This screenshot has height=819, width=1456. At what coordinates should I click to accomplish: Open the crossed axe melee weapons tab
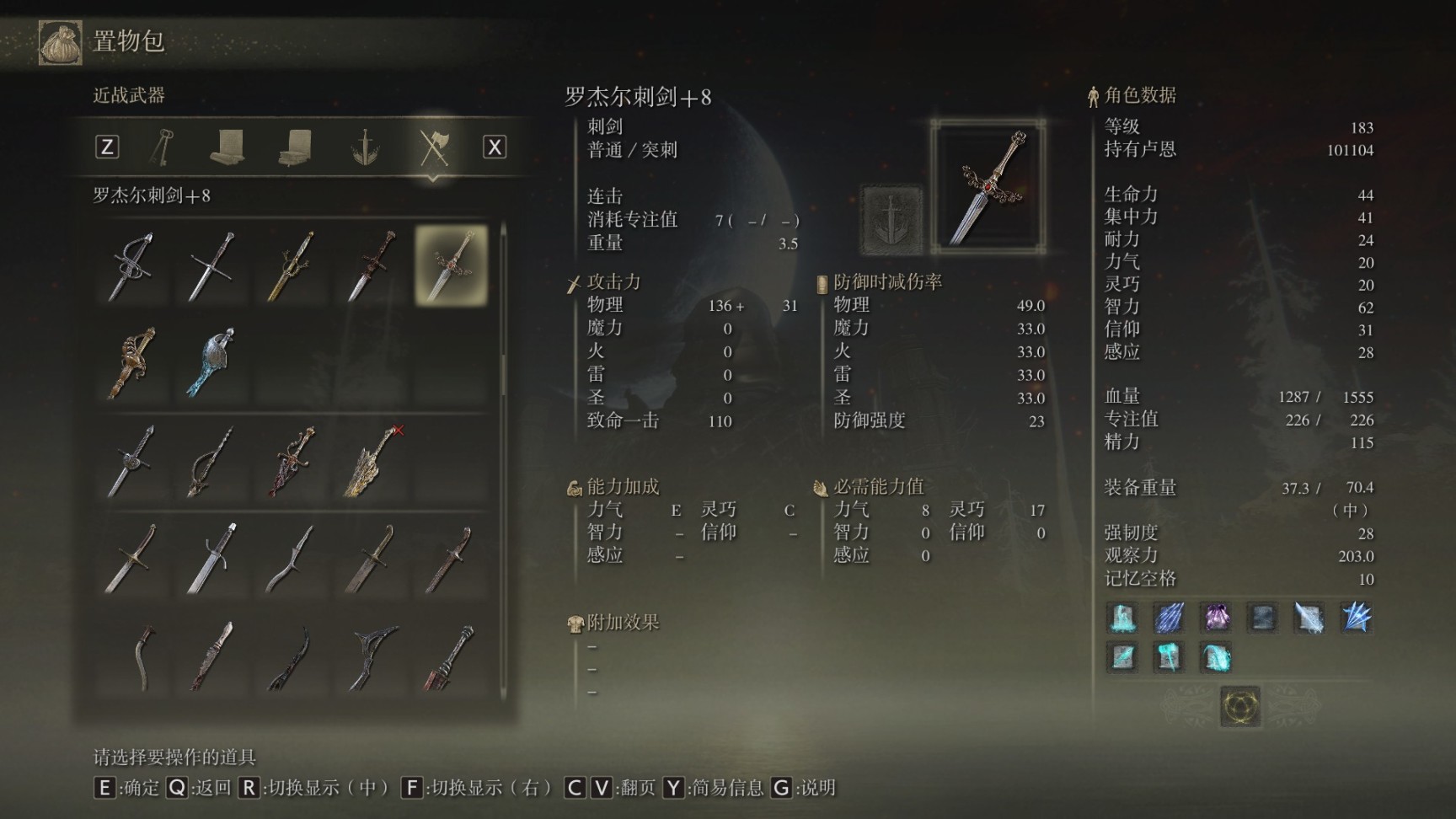point(434,147)
